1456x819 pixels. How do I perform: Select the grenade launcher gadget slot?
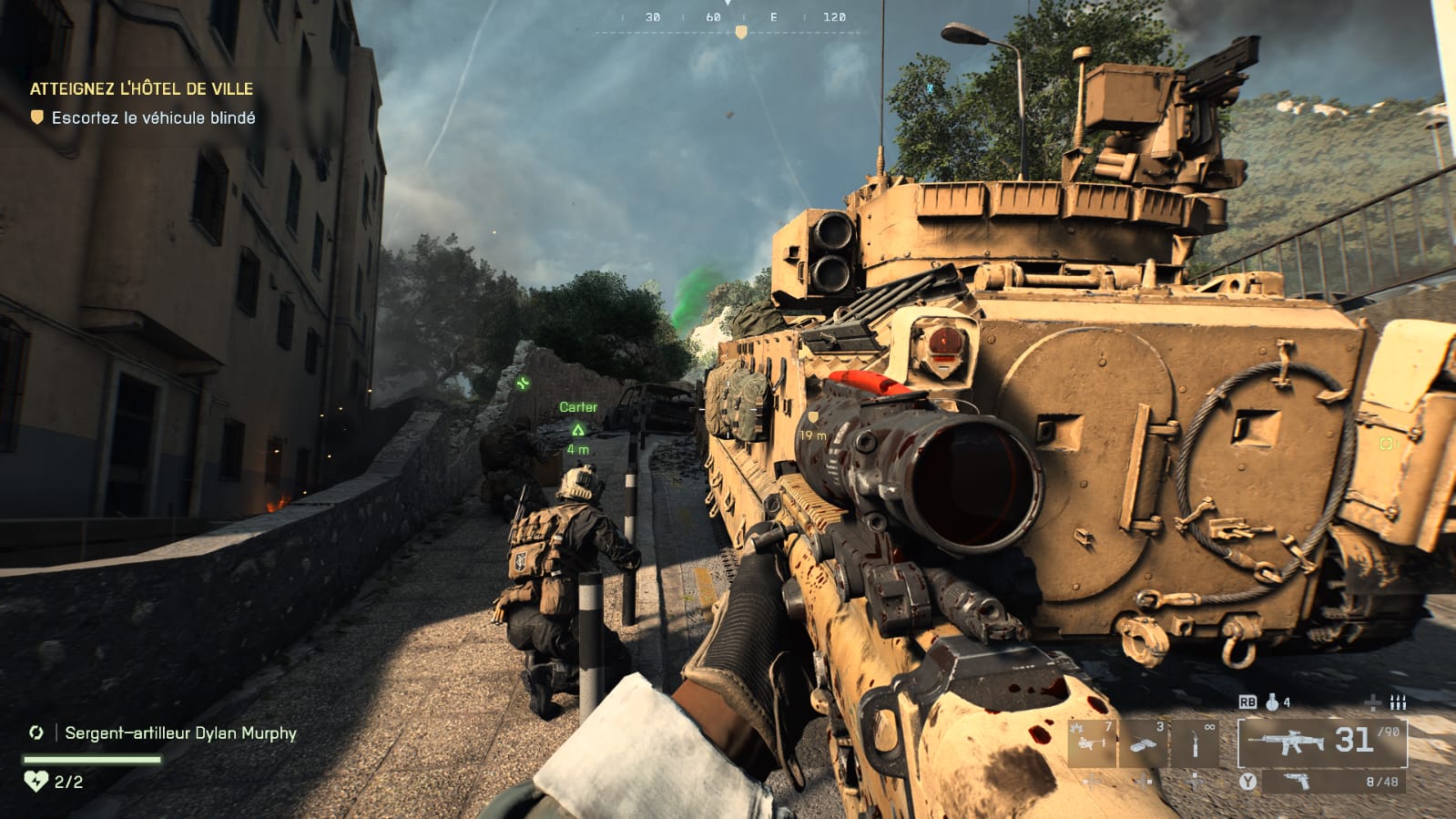[1093, 742]
